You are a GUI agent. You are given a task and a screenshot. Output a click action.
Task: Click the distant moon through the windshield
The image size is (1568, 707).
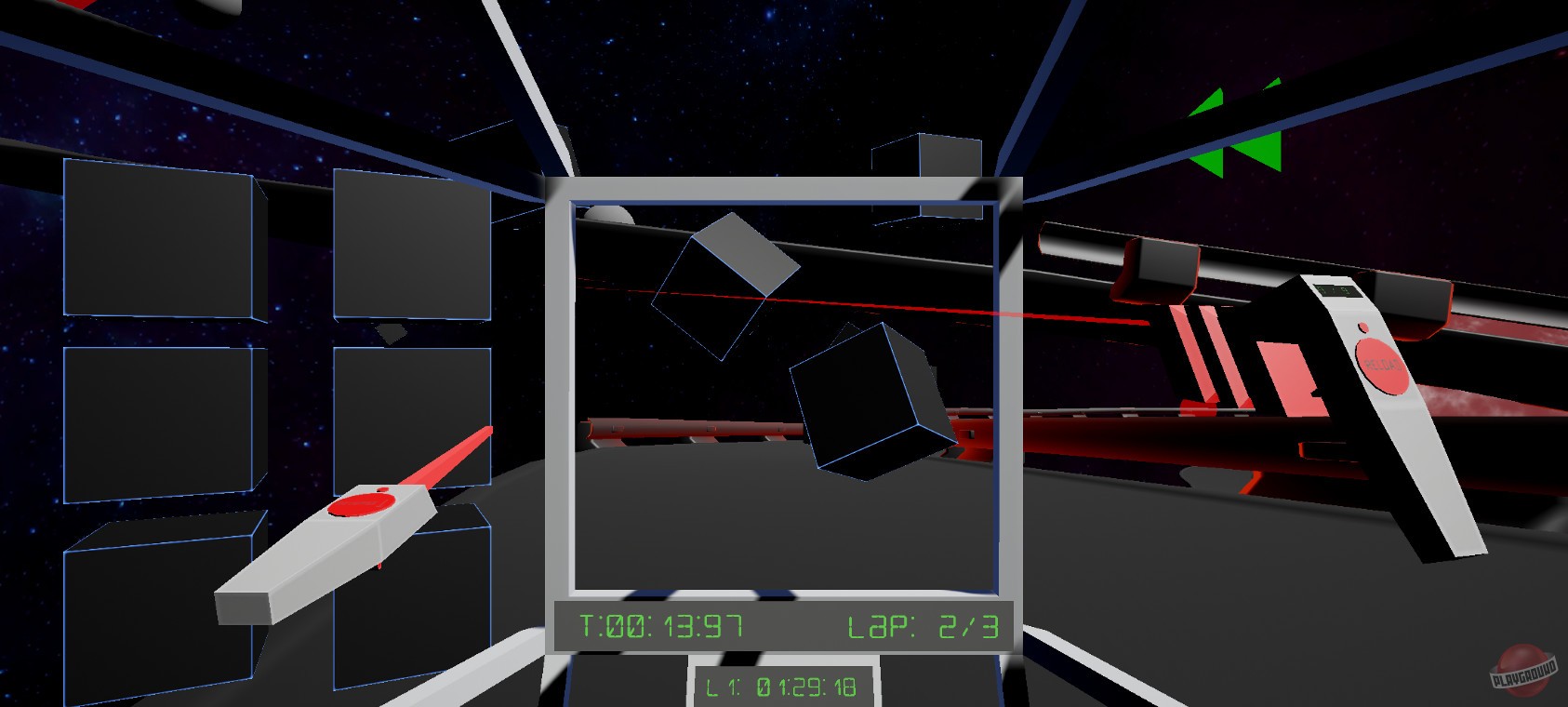[x=609, y=214]
